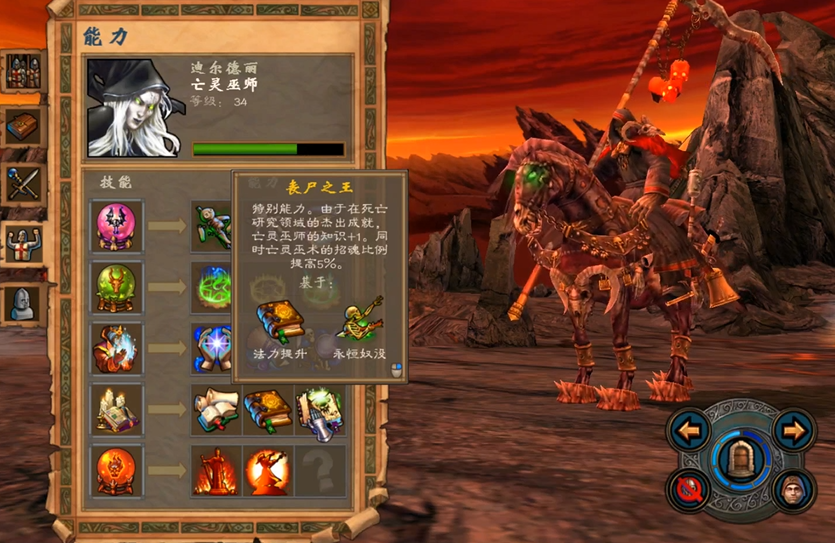835x543 pixels.
Task: Open the crossed sword and staff tab
Action: (22, 183)
